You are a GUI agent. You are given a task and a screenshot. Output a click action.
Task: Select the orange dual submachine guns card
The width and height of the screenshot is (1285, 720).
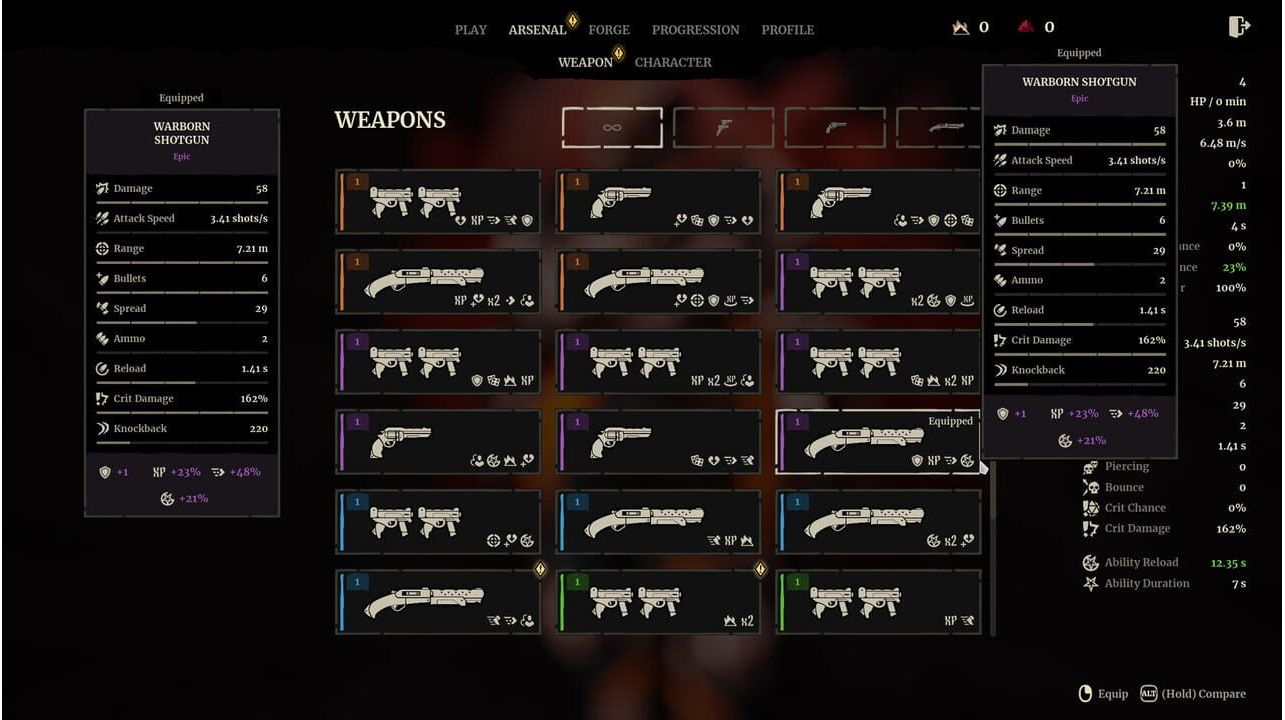tap(438, 202)
